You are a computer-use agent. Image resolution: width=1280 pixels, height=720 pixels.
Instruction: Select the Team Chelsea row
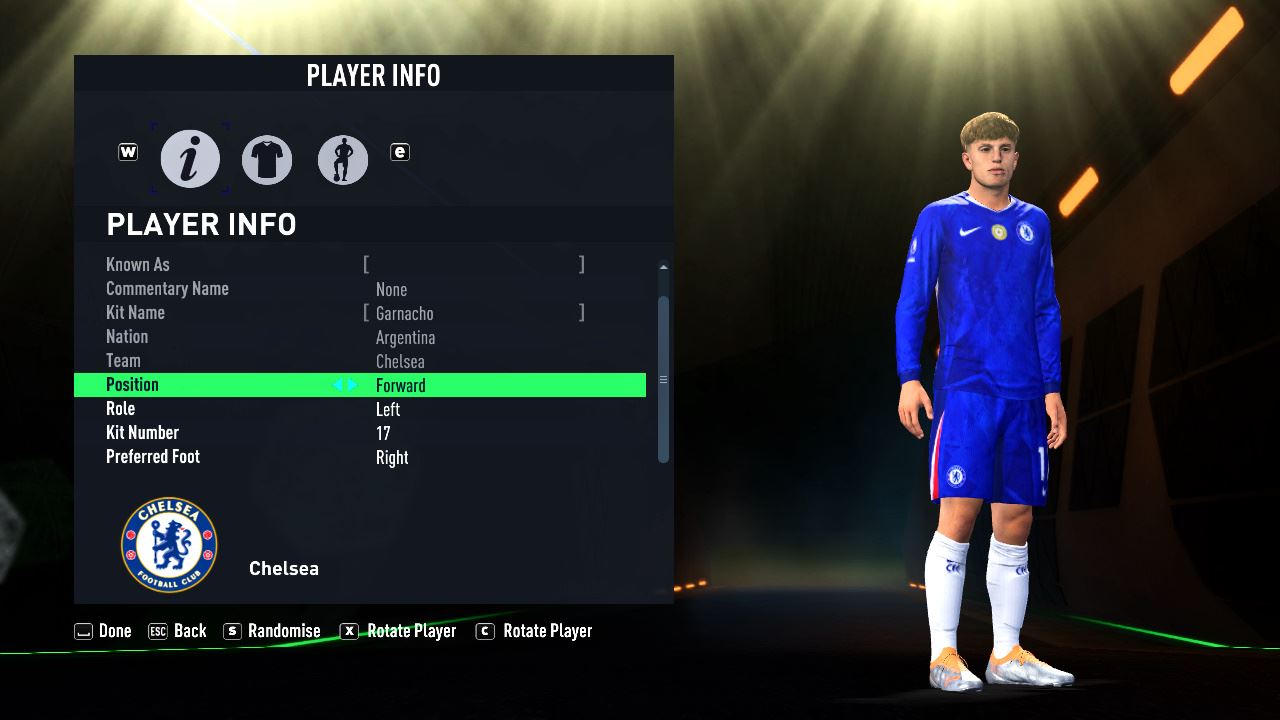[360, 361]
